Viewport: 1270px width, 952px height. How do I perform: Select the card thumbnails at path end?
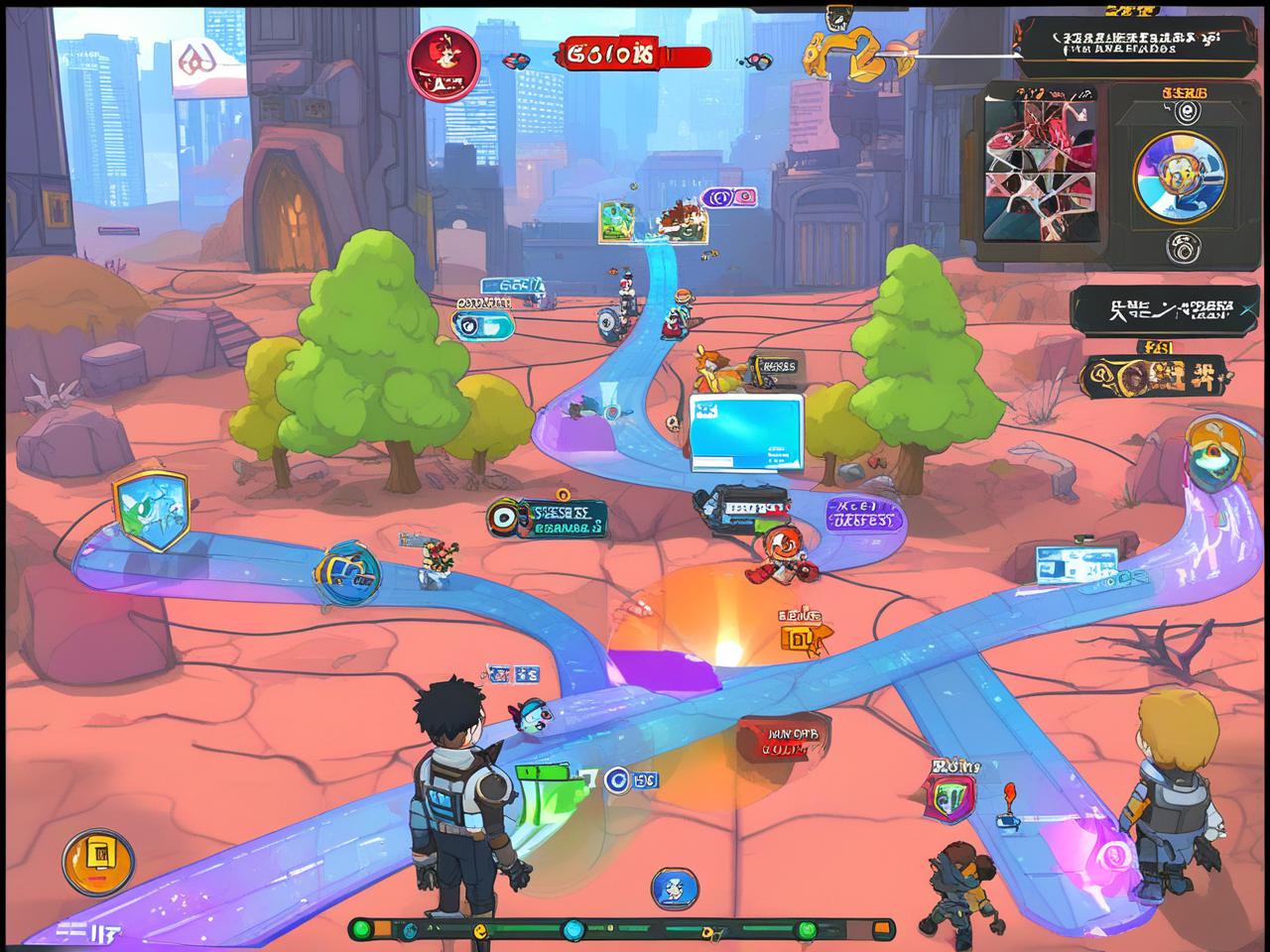point(656,221)
